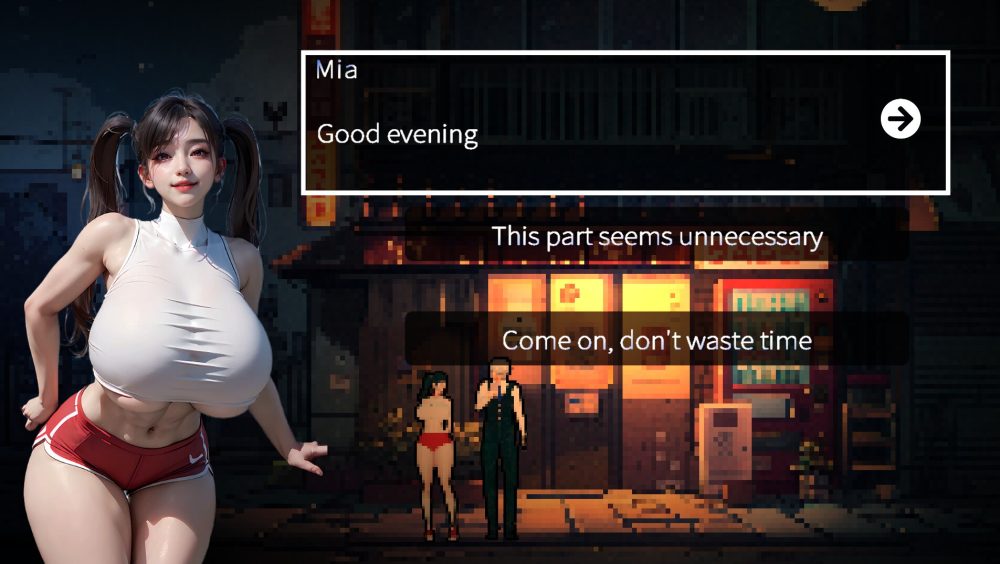Viewport: 1000px width, 564px height.
Task: Choose "This part seems unnecessary" reply
Action: tap(657, 238)
